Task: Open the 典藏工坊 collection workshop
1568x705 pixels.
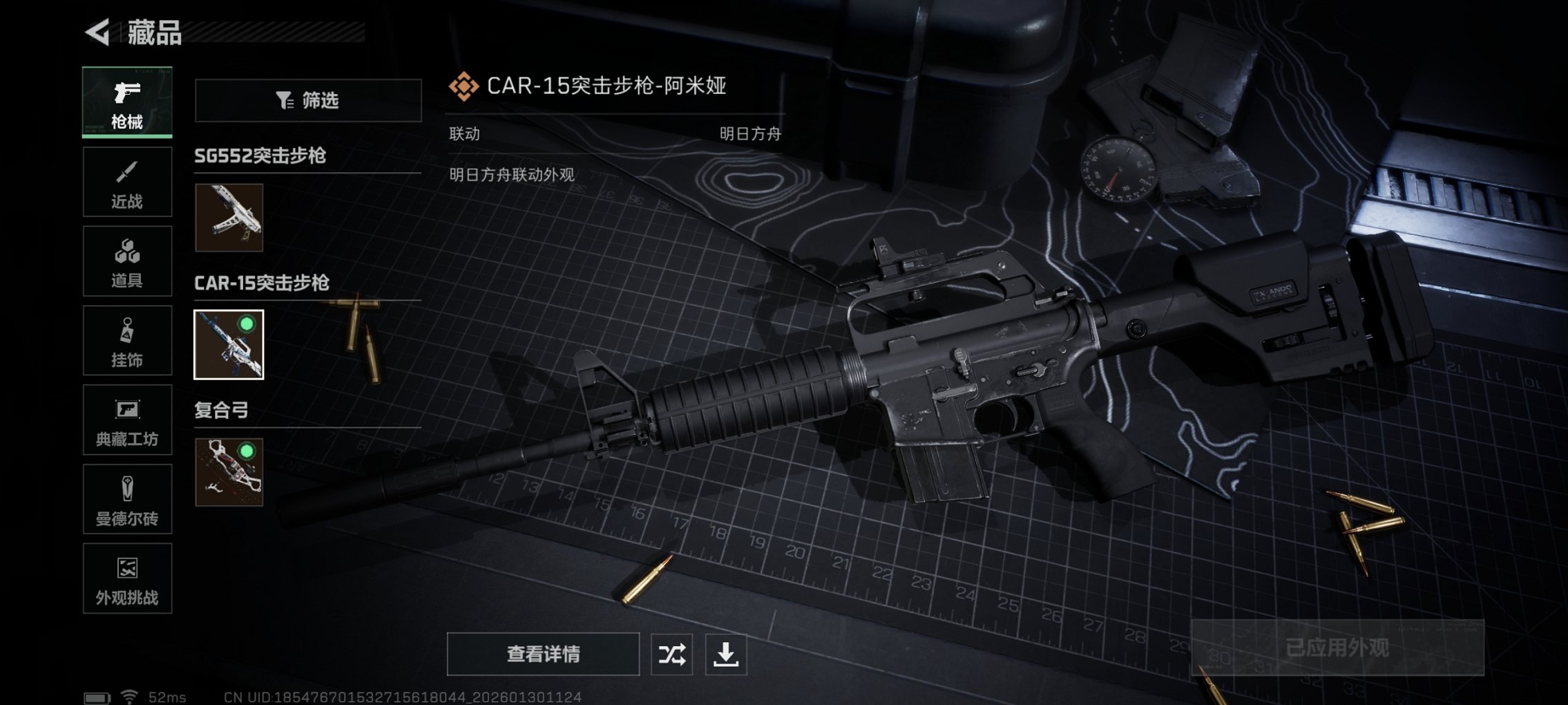Action: [127, 420]
